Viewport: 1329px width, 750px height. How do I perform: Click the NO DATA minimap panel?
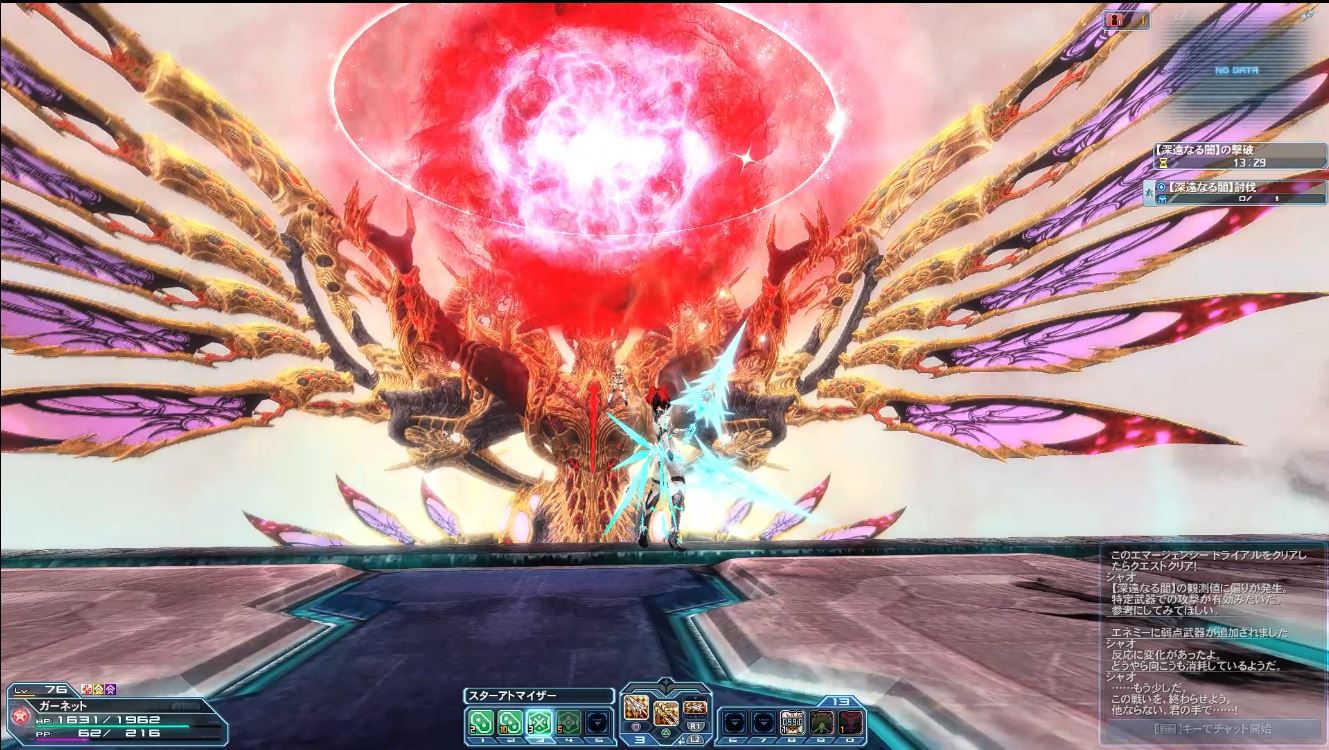pos(1237,71)
